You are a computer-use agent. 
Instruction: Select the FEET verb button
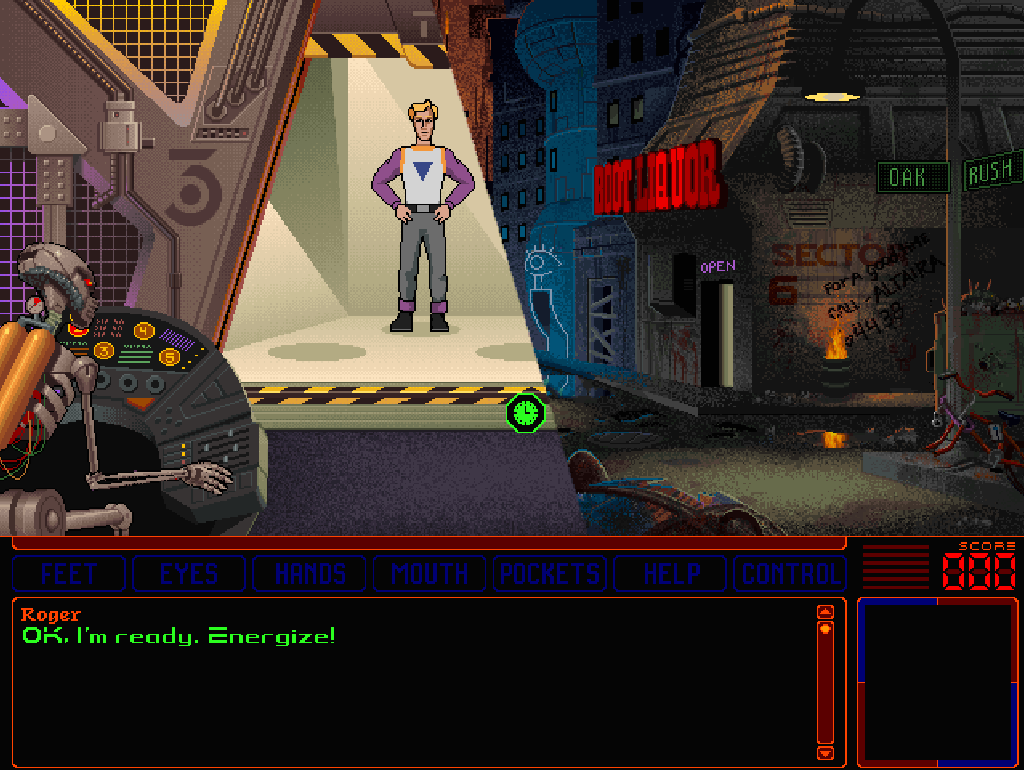(x=68, y=574)
